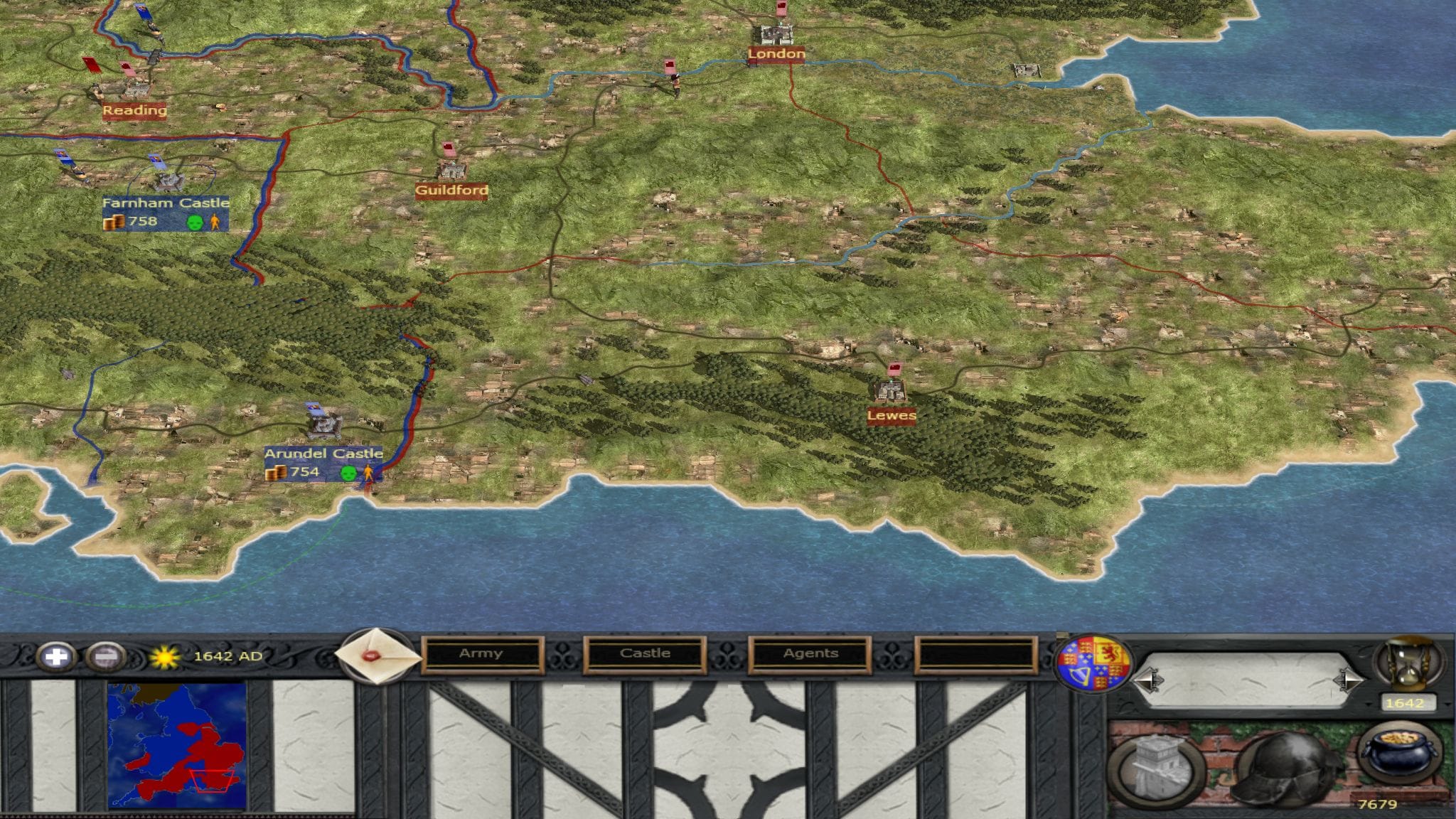Screen dimensions: 1456x819
Task: Click the campaign minimap of Britain
Action: click(177, 745)
